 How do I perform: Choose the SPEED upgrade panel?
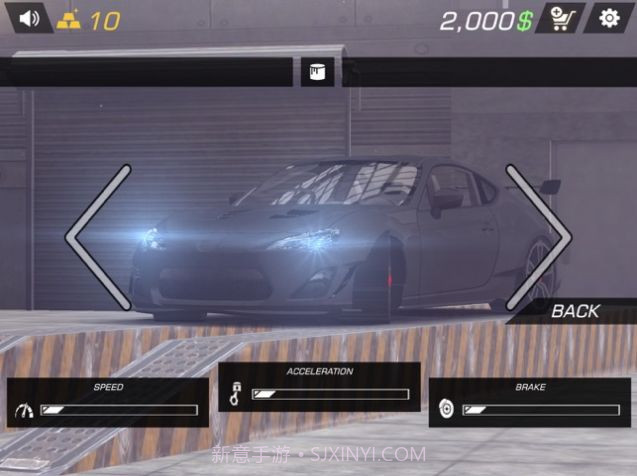[108, 401]
